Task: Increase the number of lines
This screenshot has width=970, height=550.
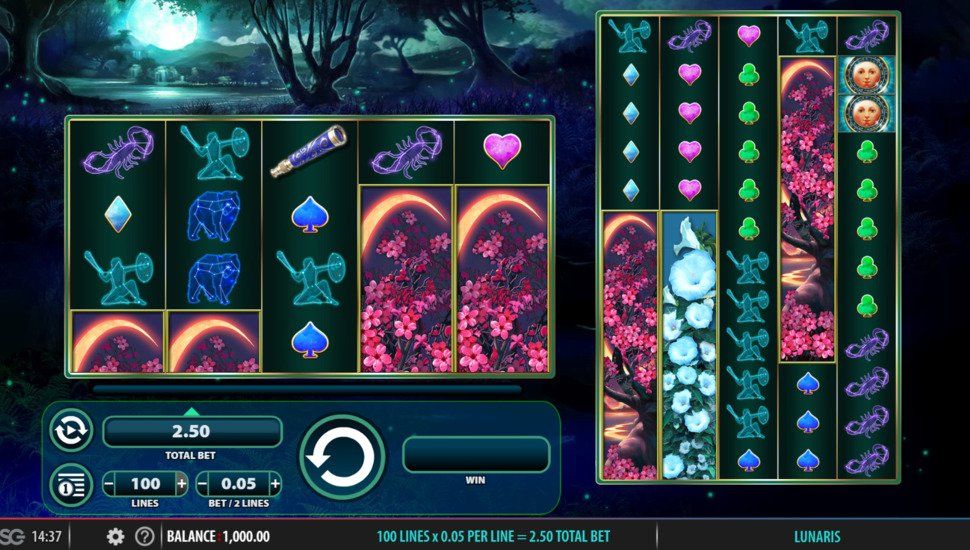Action: (x=181, y=485)
